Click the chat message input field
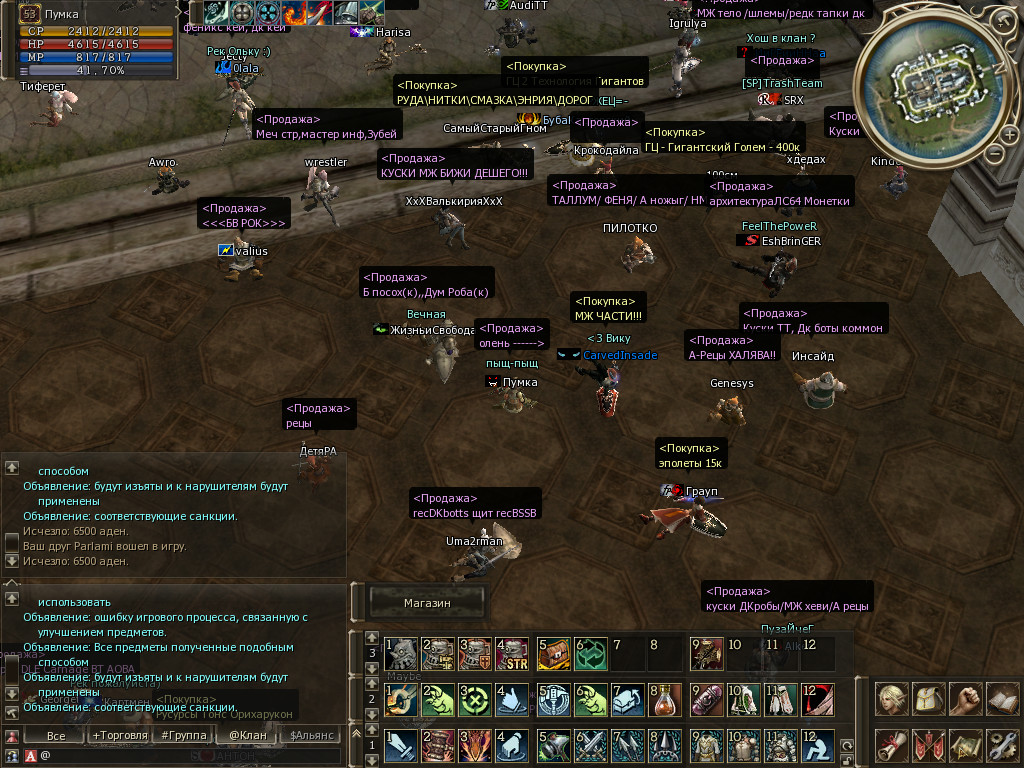Screen dimensions: 1024x768 pyautogui.click(x=190, y=755)
